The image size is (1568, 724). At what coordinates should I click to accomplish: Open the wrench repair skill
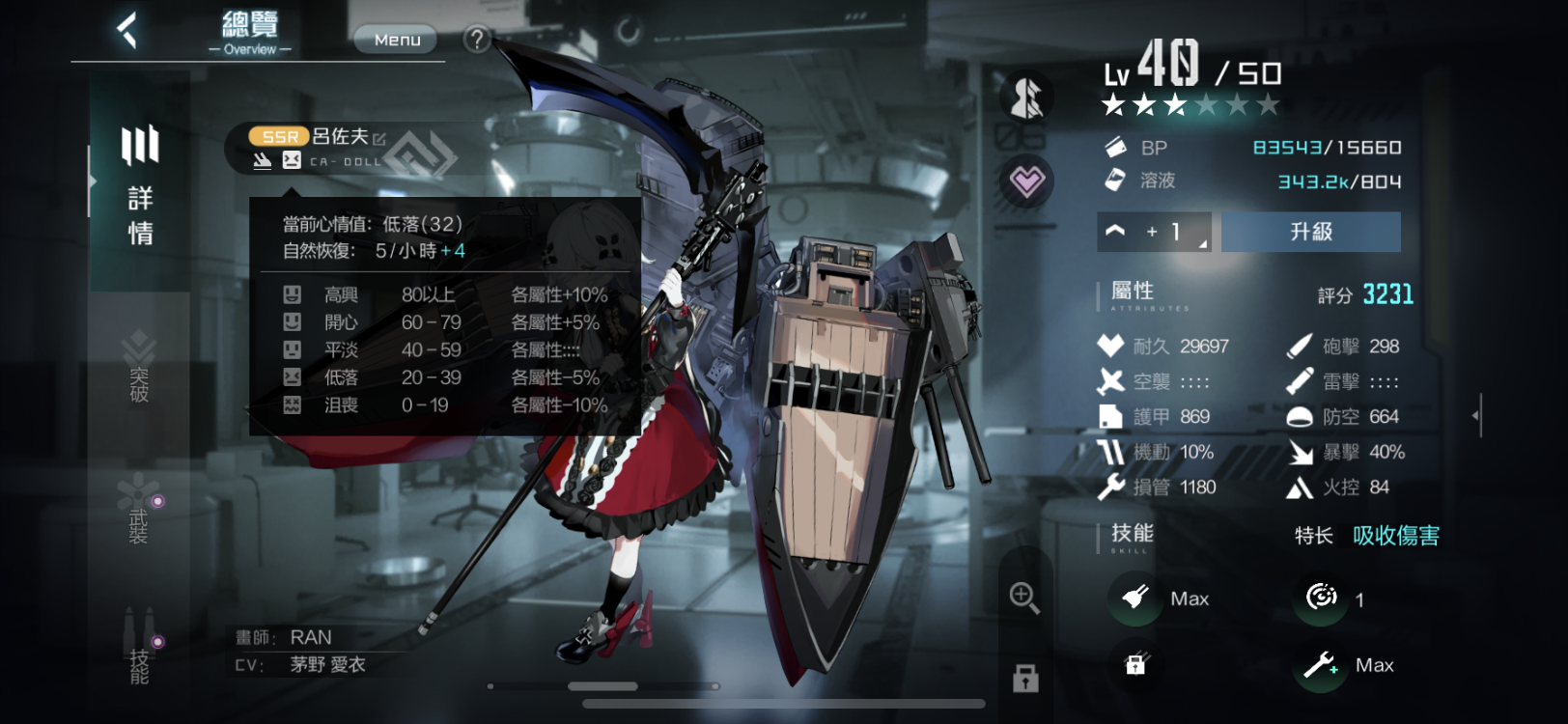pos(1320,665)
